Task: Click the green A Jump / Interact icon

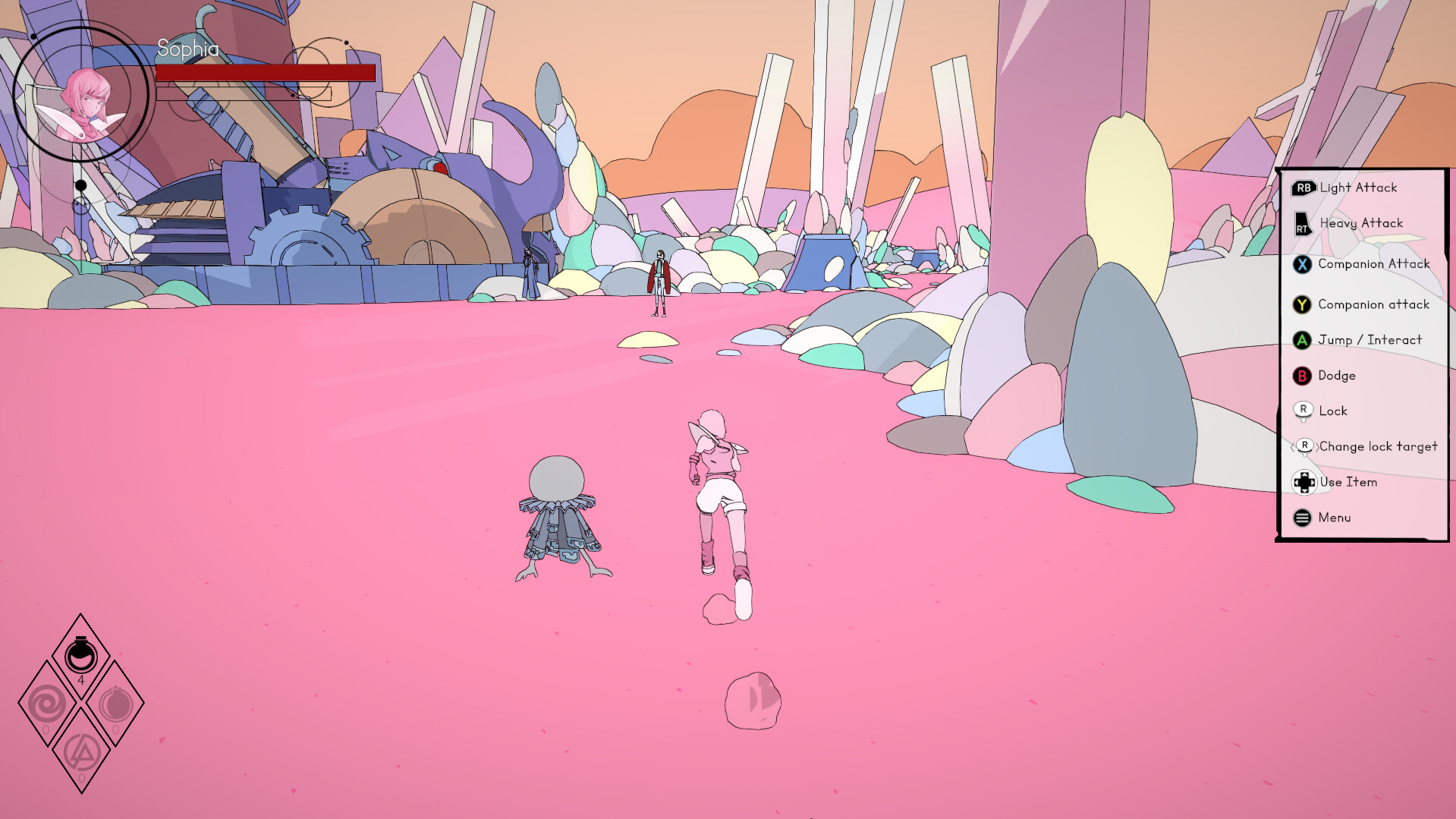Action: [x=1303, y=340]
